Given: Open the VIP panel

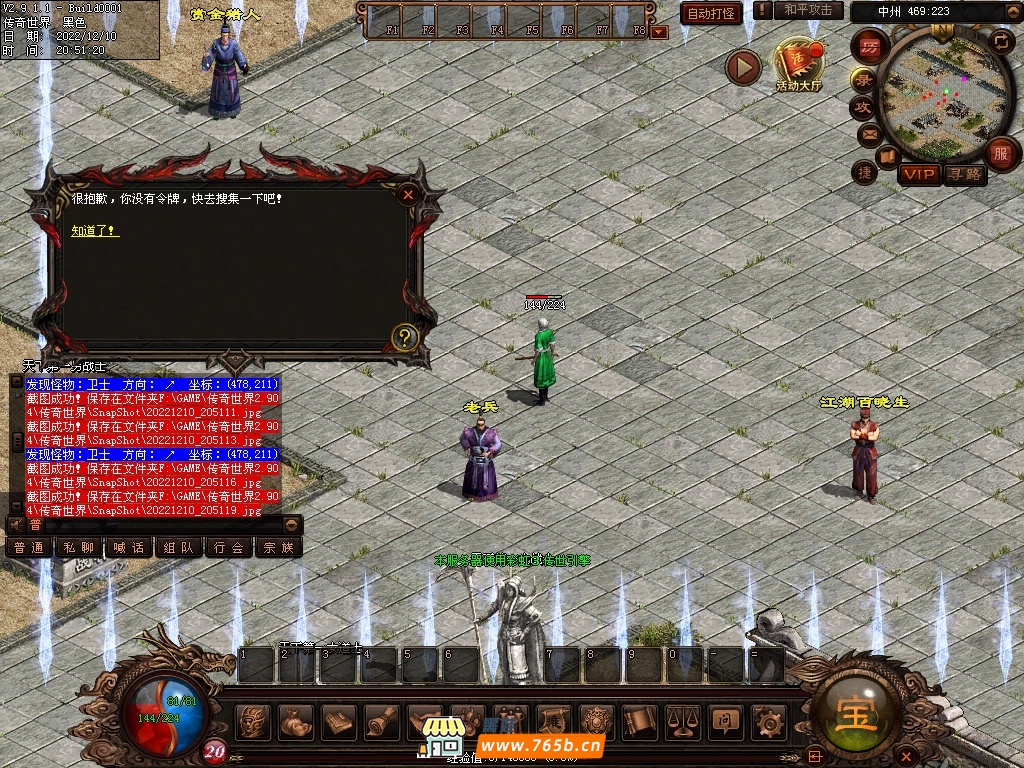Looking at the screenshot, I should [919, 175].
